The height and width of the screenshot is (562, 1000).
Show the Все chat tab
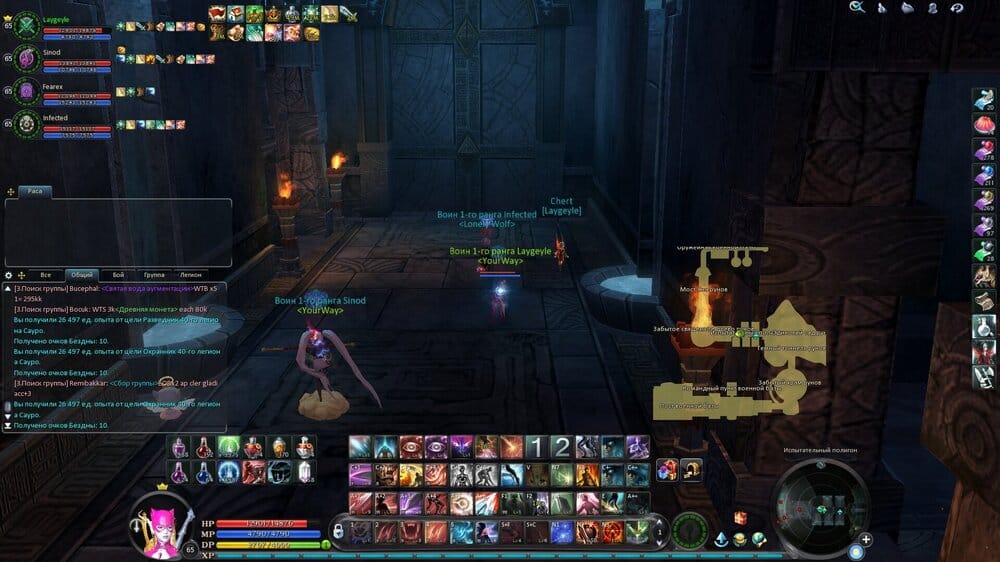(x=45, y=274)
